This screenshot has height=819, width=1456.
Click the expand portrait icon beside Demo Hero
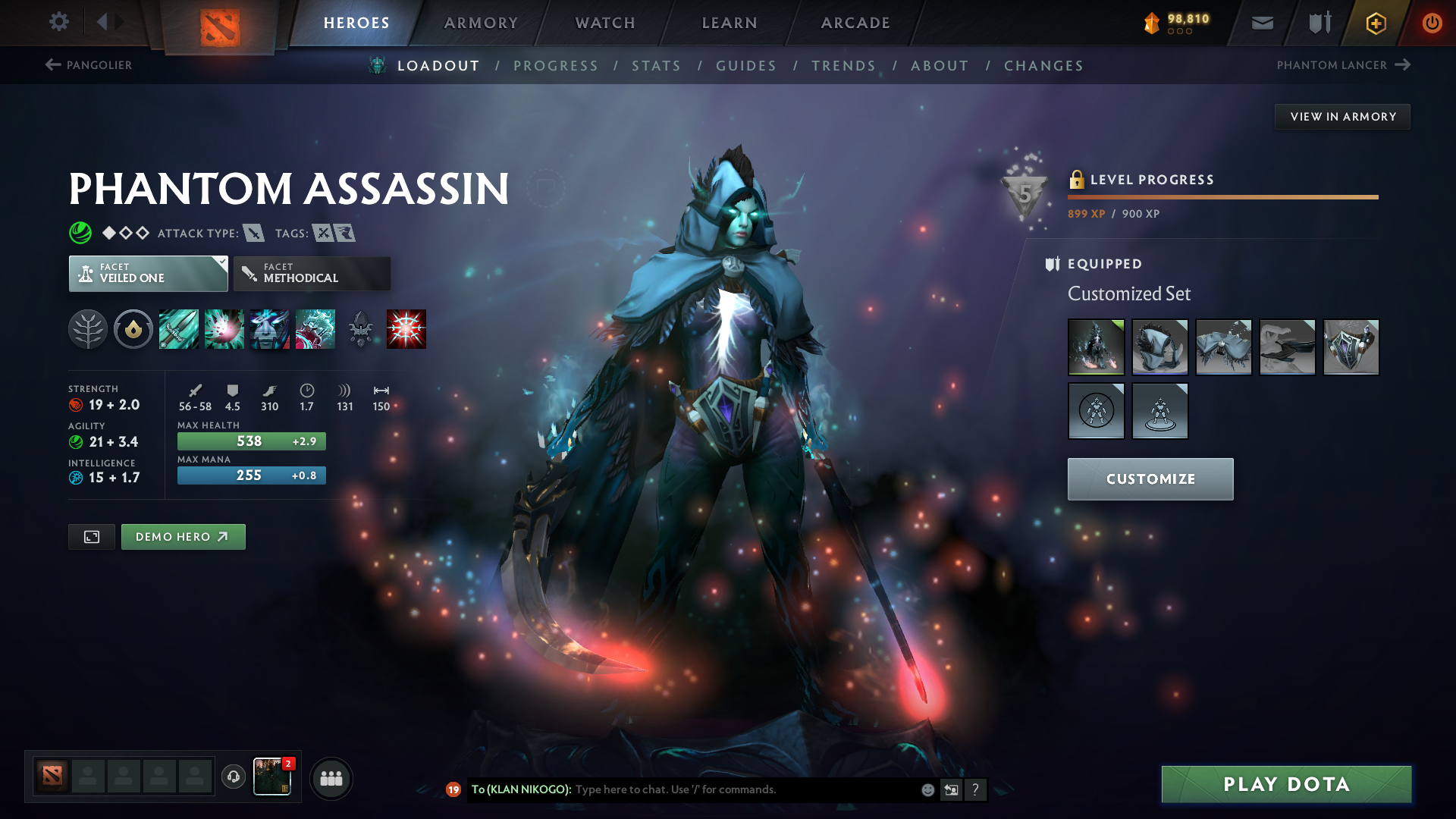click(91, 536)
